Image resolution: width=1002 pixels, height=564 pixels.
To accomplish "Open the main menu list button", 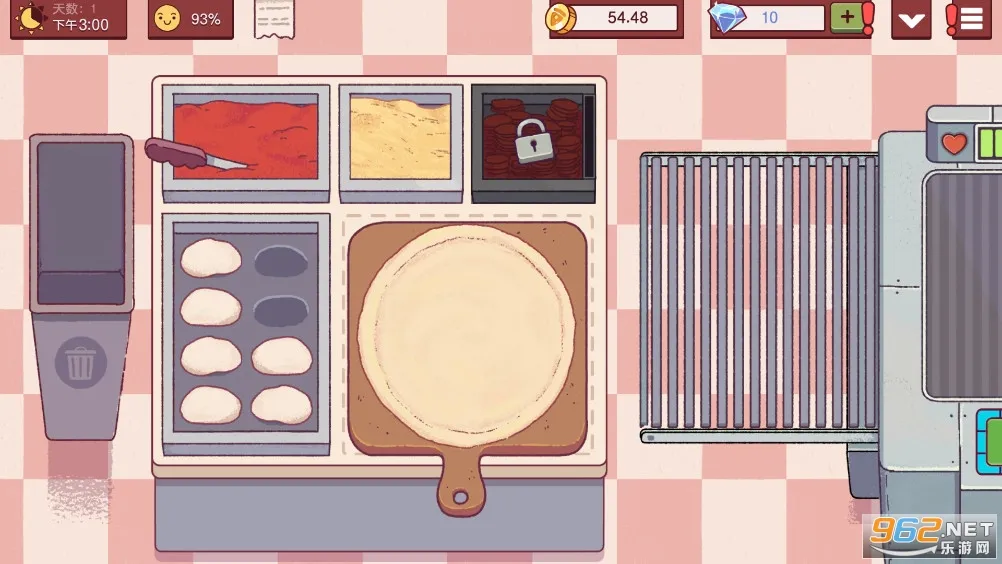I will pos(968,19).
